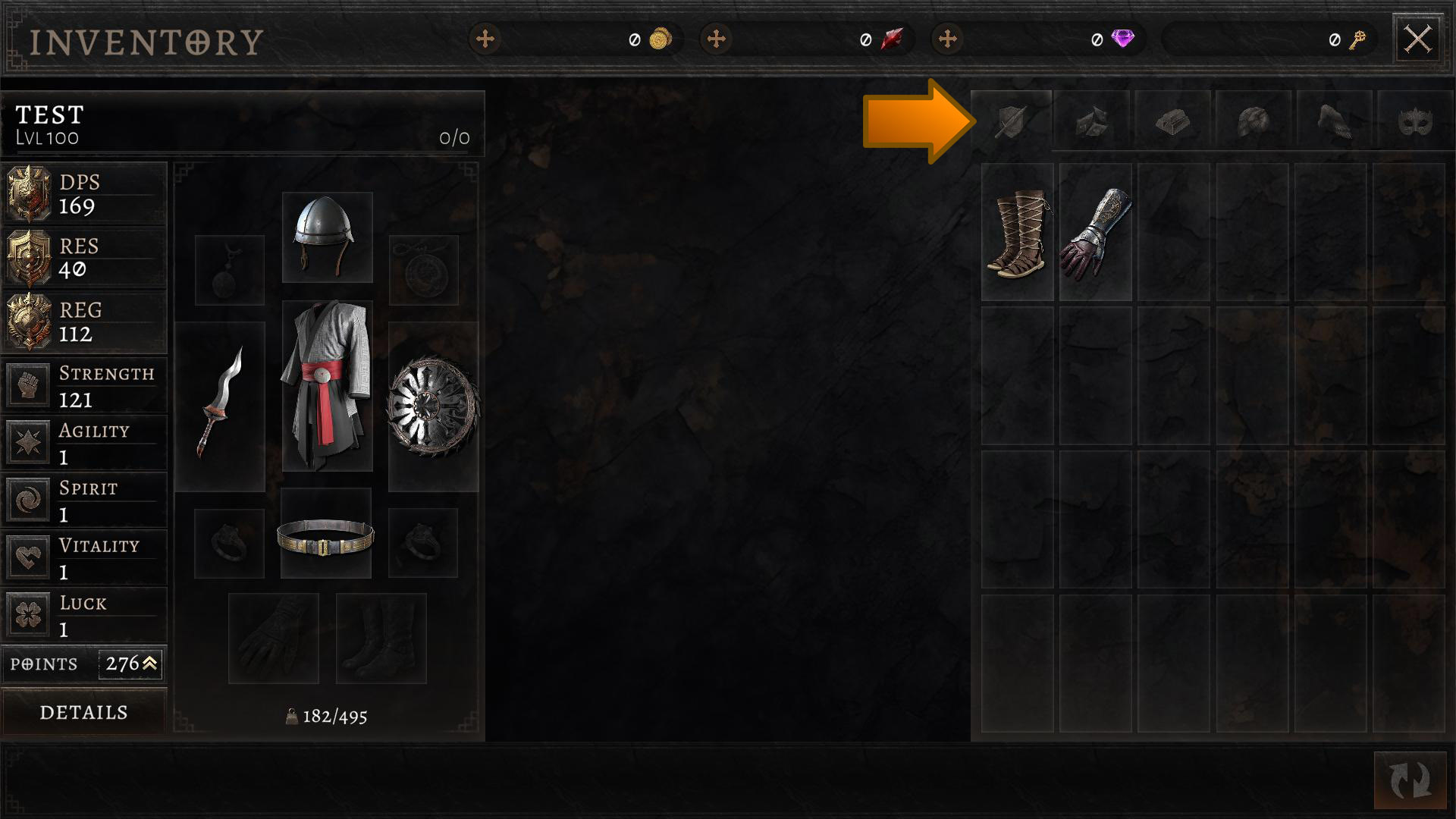Screen dimensions: 1456x819
Task: Switch to the feathered wing tab
Action: coord(1334,121)
